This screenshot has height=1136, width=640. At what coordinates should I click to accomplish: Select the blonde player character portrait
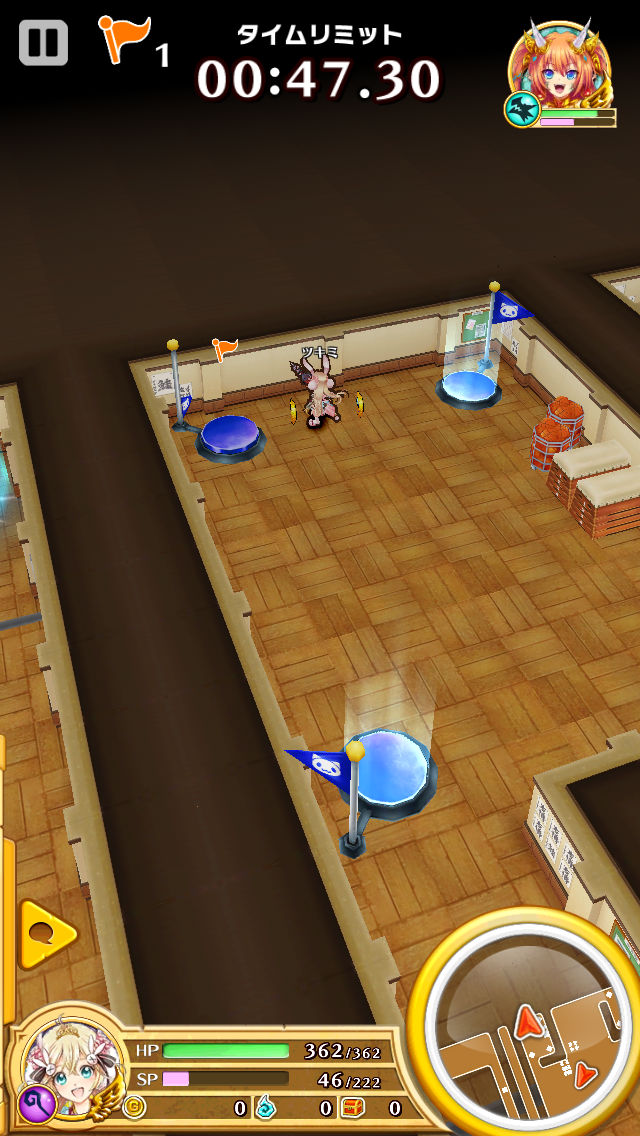click(68, 1061)
